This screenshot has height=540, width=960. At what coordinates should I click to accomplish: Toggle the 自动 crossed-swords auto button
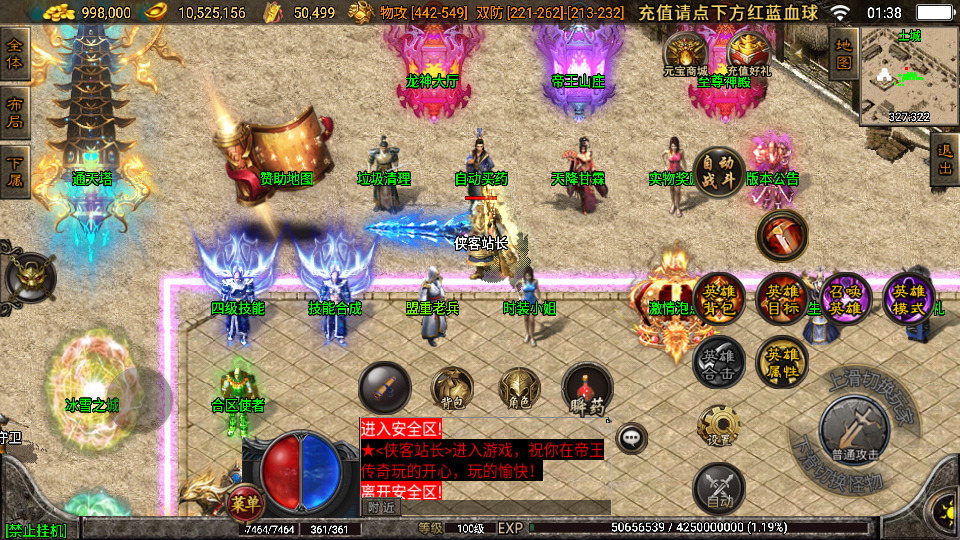click(x=719, y=487)
